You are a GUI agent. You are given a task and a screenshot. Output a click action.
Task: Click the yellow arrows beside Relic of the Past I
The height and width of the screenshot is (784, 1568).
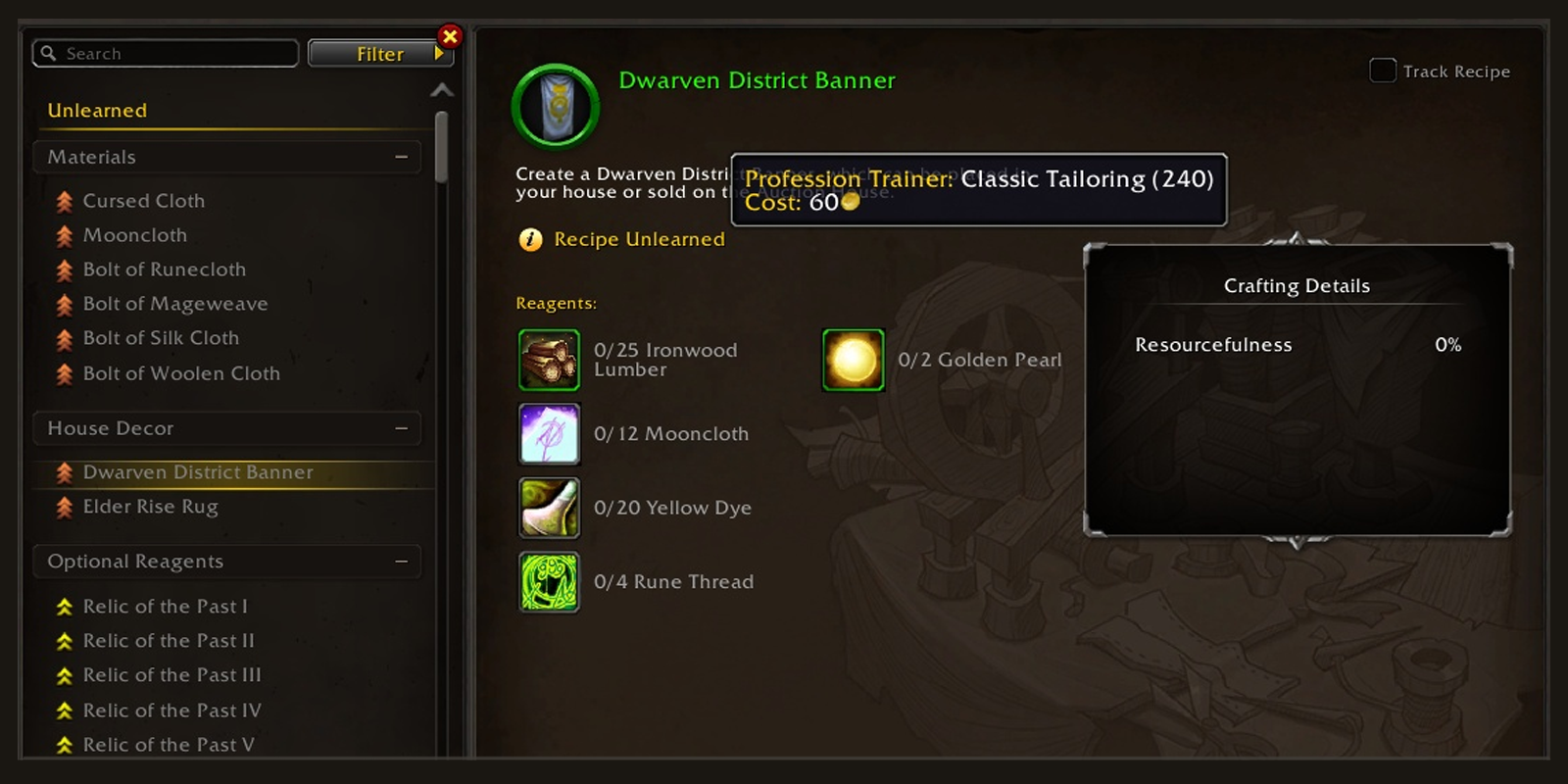point(63,606)
